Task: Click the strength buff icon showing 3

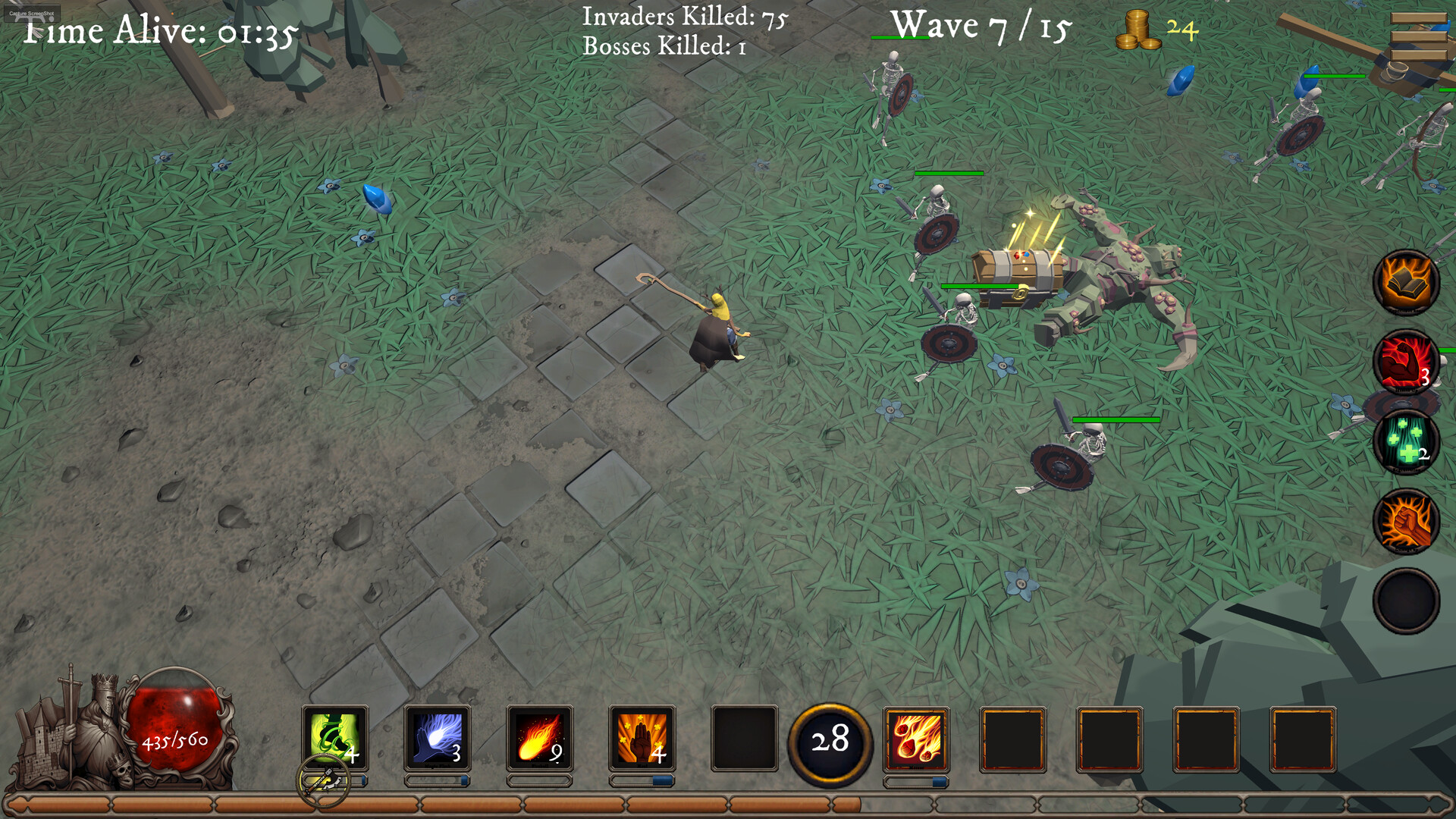Action: [1408, 364]
